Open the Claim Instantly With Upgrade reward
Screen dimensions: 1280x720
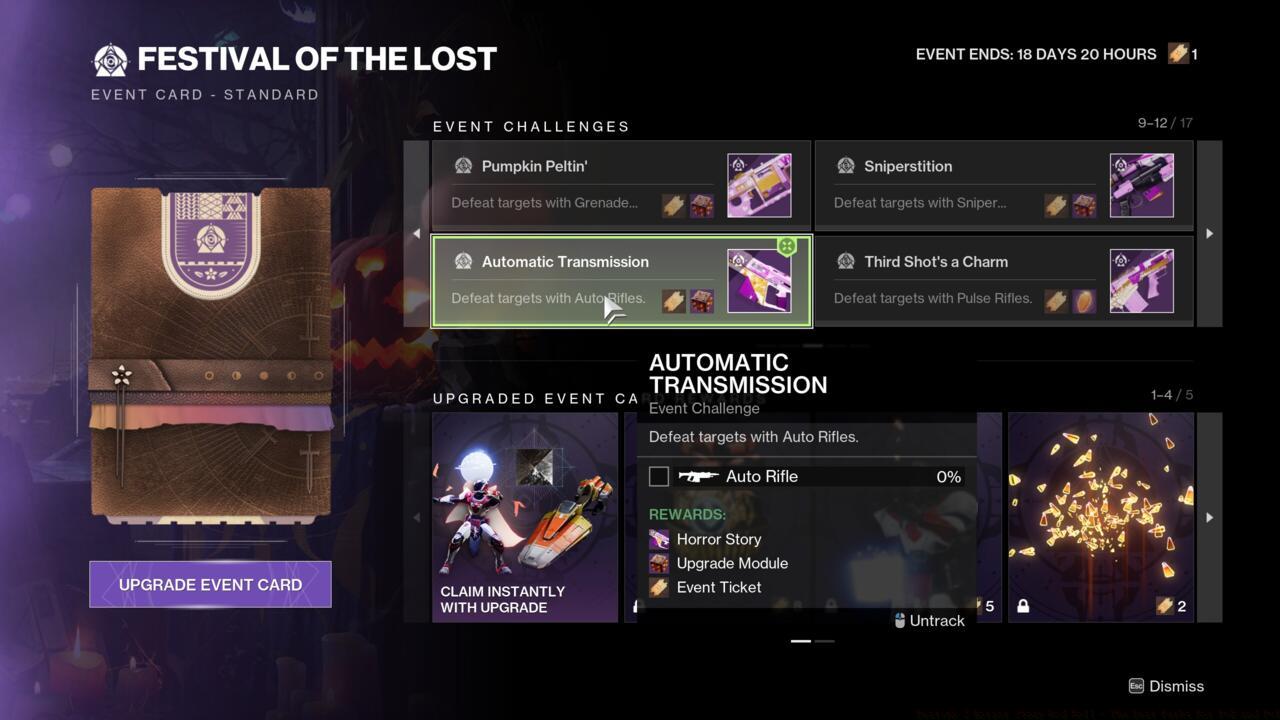tap(525, 517)
